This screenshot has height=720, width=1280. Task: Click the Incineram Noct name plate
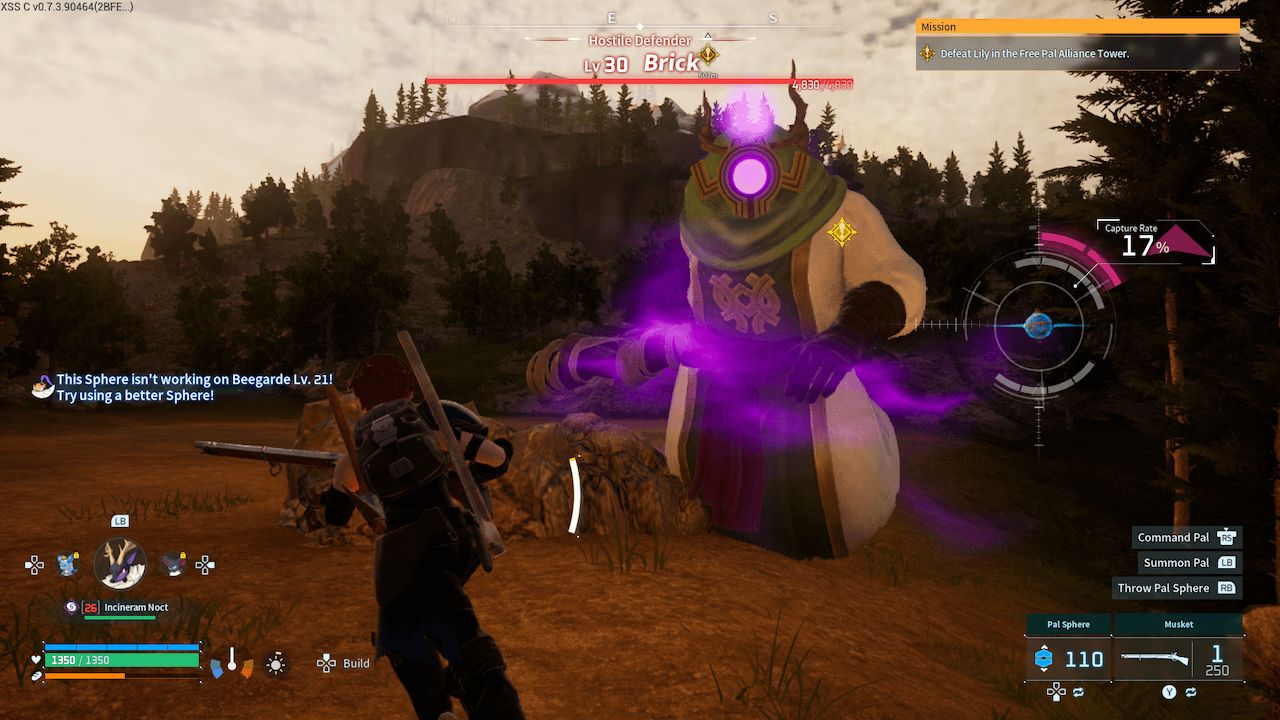(x=135, y=607)
